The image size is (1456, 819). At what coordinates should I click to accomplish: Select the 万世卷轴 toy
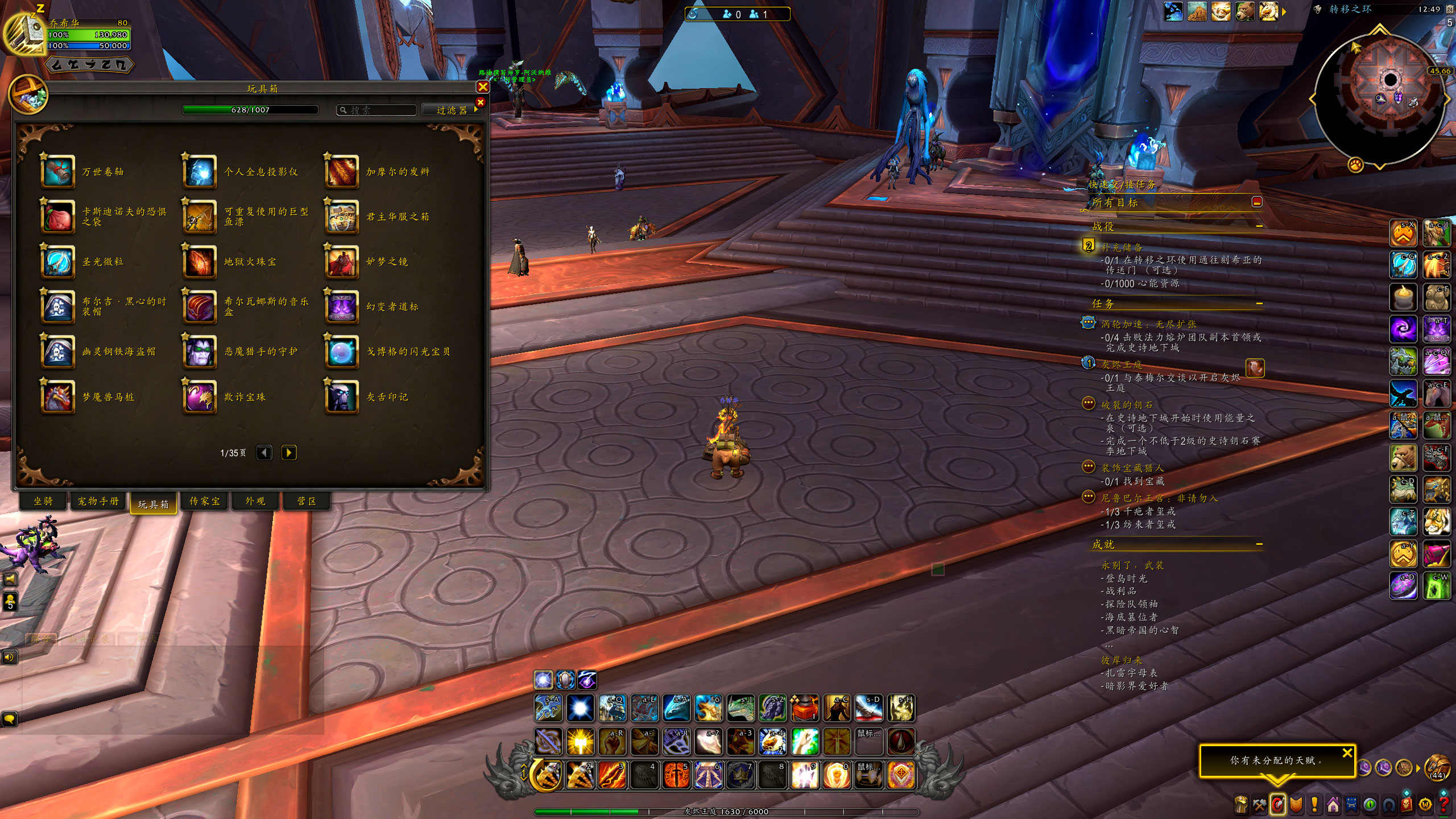pos(58,171)
